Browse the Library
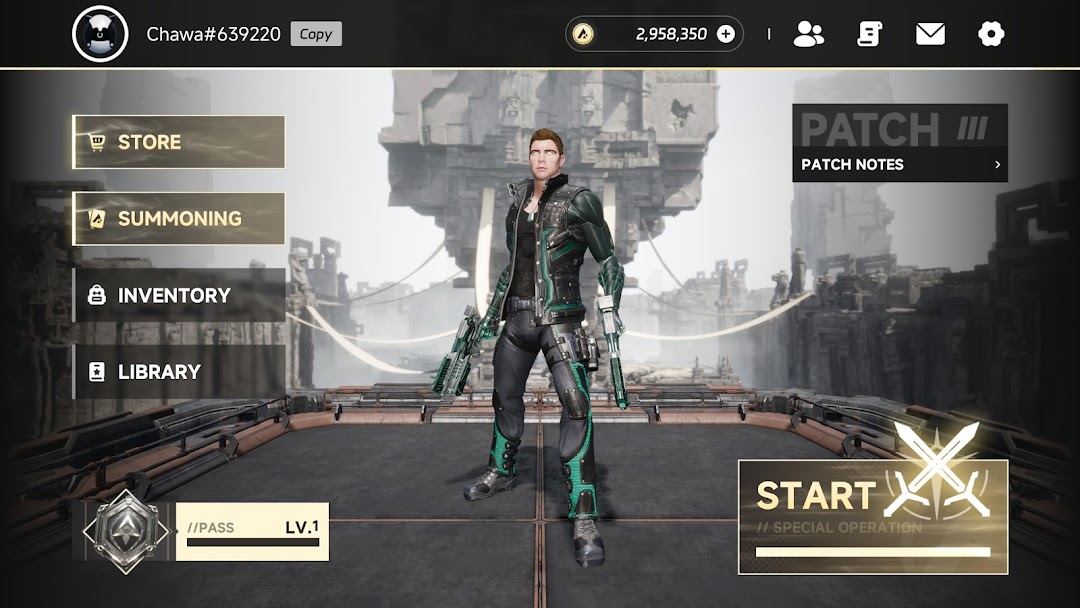Viewport: 1080px width, 608px height. [179, 372]
